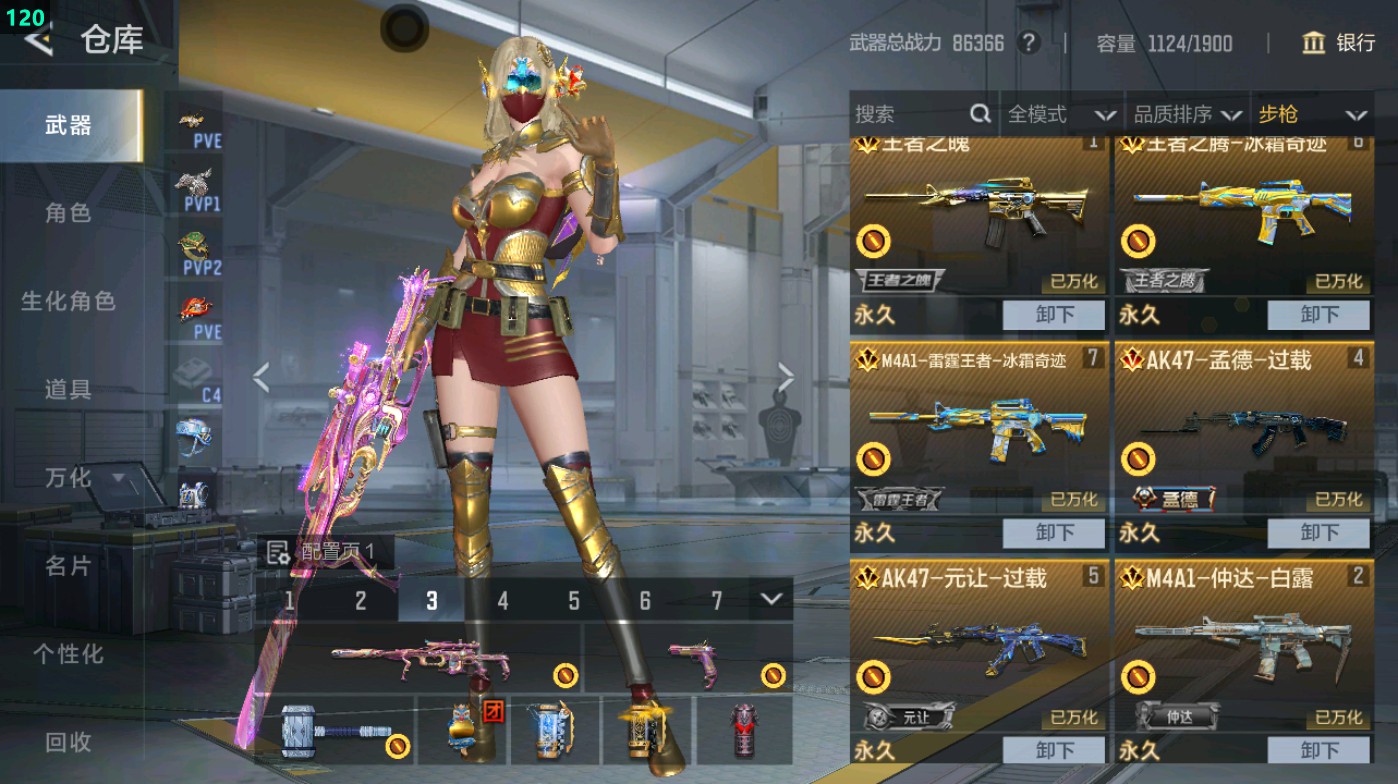The image size is (1398, 784).
Task: Click the 搜索 search field
Action: pos(910,115)
